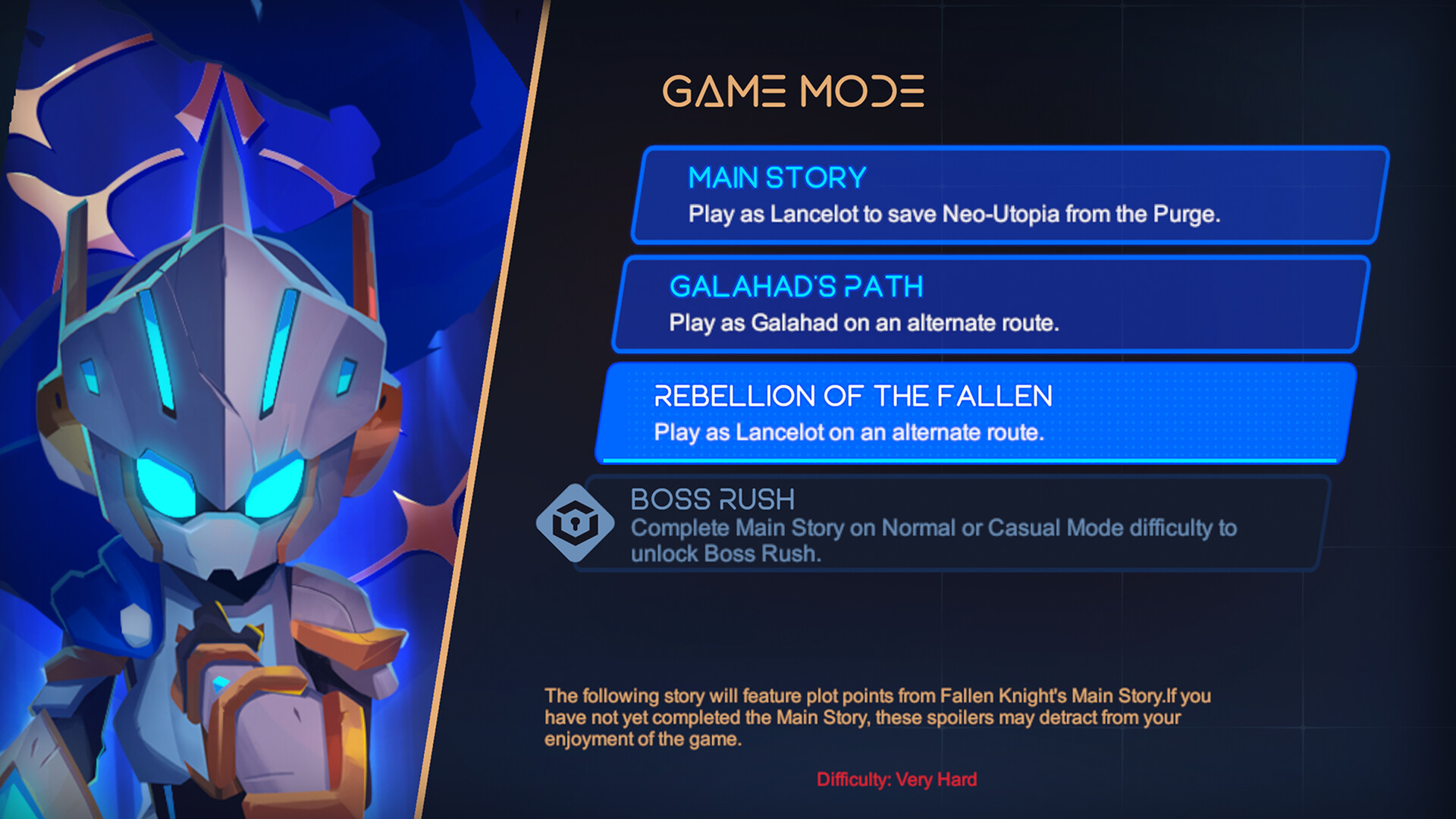The height and width of the screenshot is (819, 1456).
Task: Click the hexagonal lock emblem beside Boss Rush
Action: 574,520
